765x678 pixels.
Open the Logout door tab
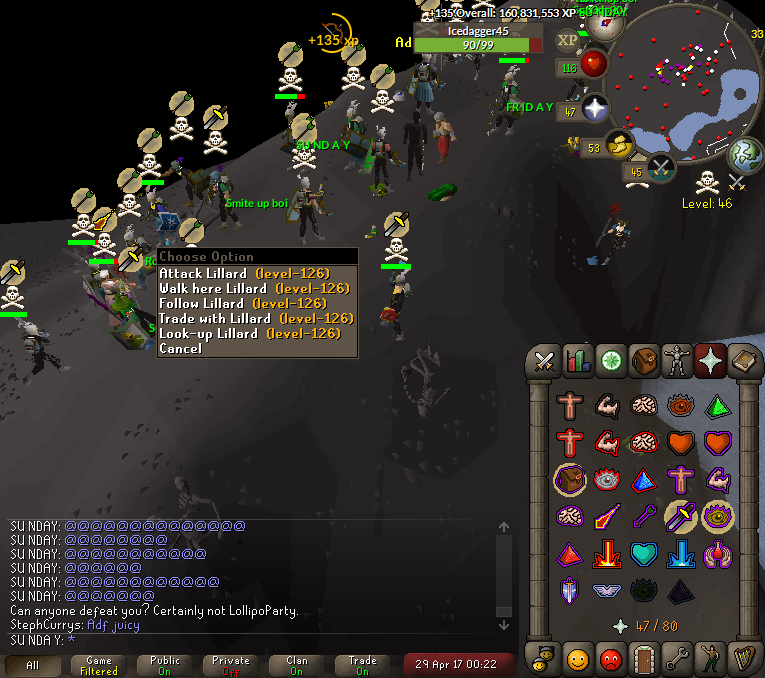pyautogui.click(x=644, y=659)
